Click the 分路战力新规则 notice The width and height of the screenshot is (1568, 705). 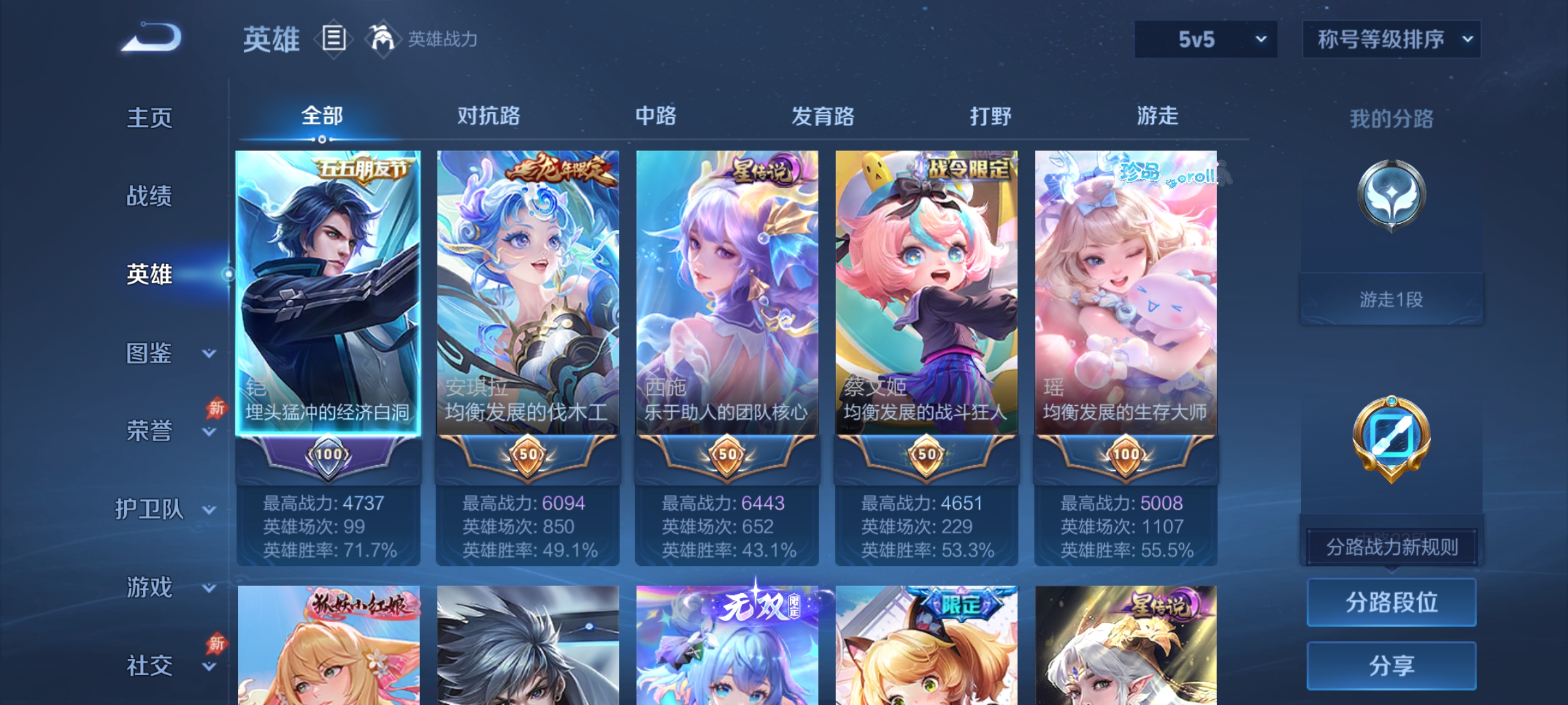1392,548
